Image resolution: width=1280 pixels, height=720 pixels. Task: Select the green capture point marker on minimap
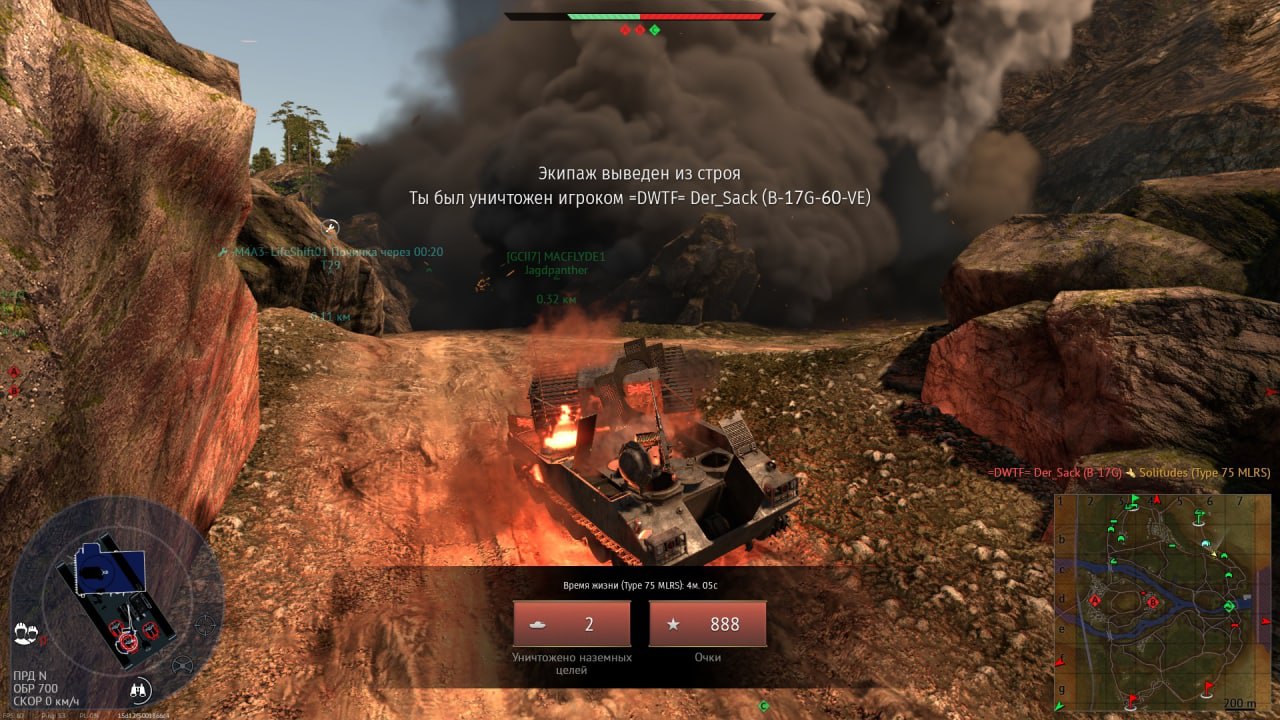[1229, 606]
